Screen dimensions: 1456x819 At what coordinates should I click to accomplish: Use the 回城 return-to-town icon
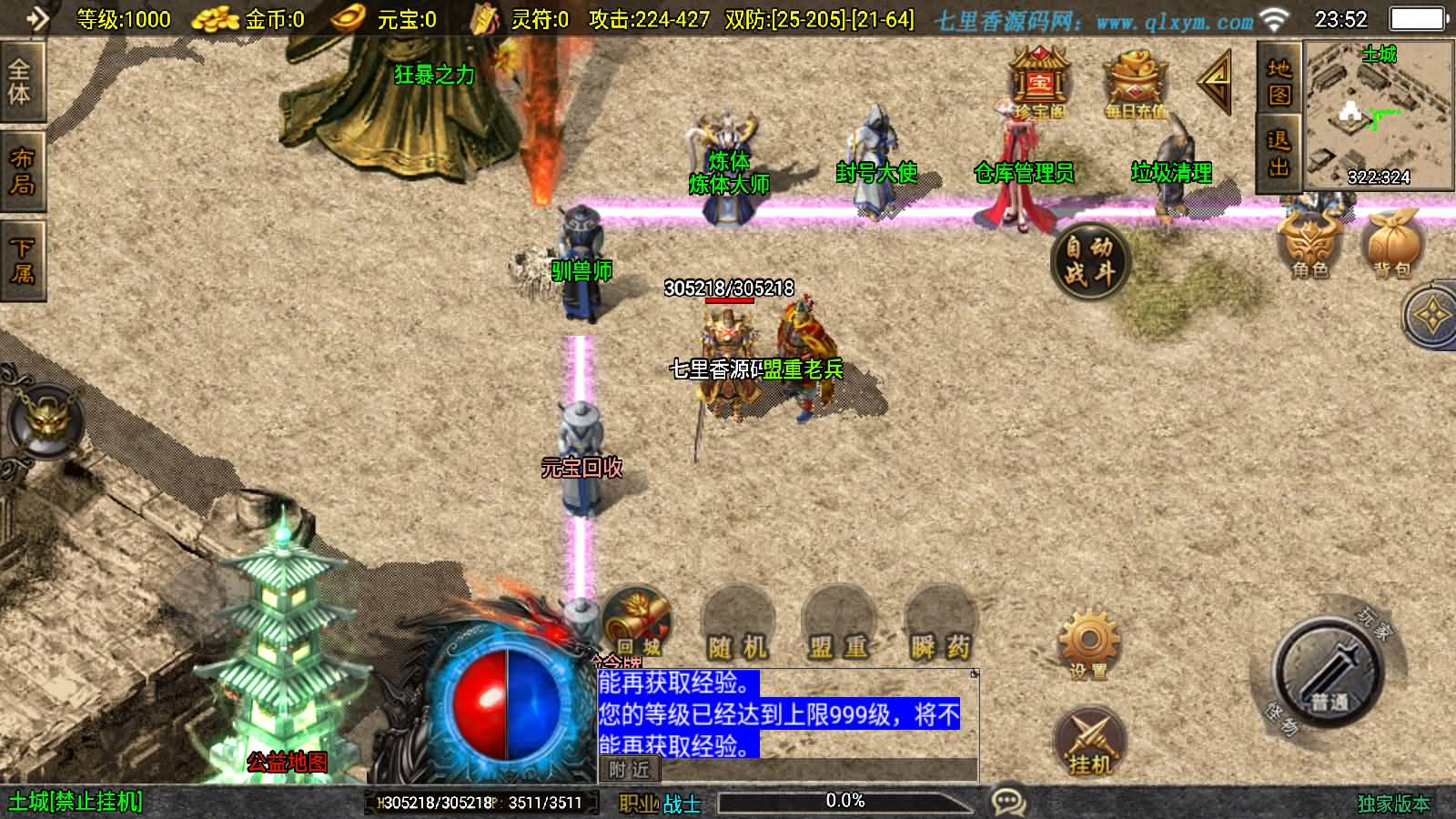coord(637,623)
